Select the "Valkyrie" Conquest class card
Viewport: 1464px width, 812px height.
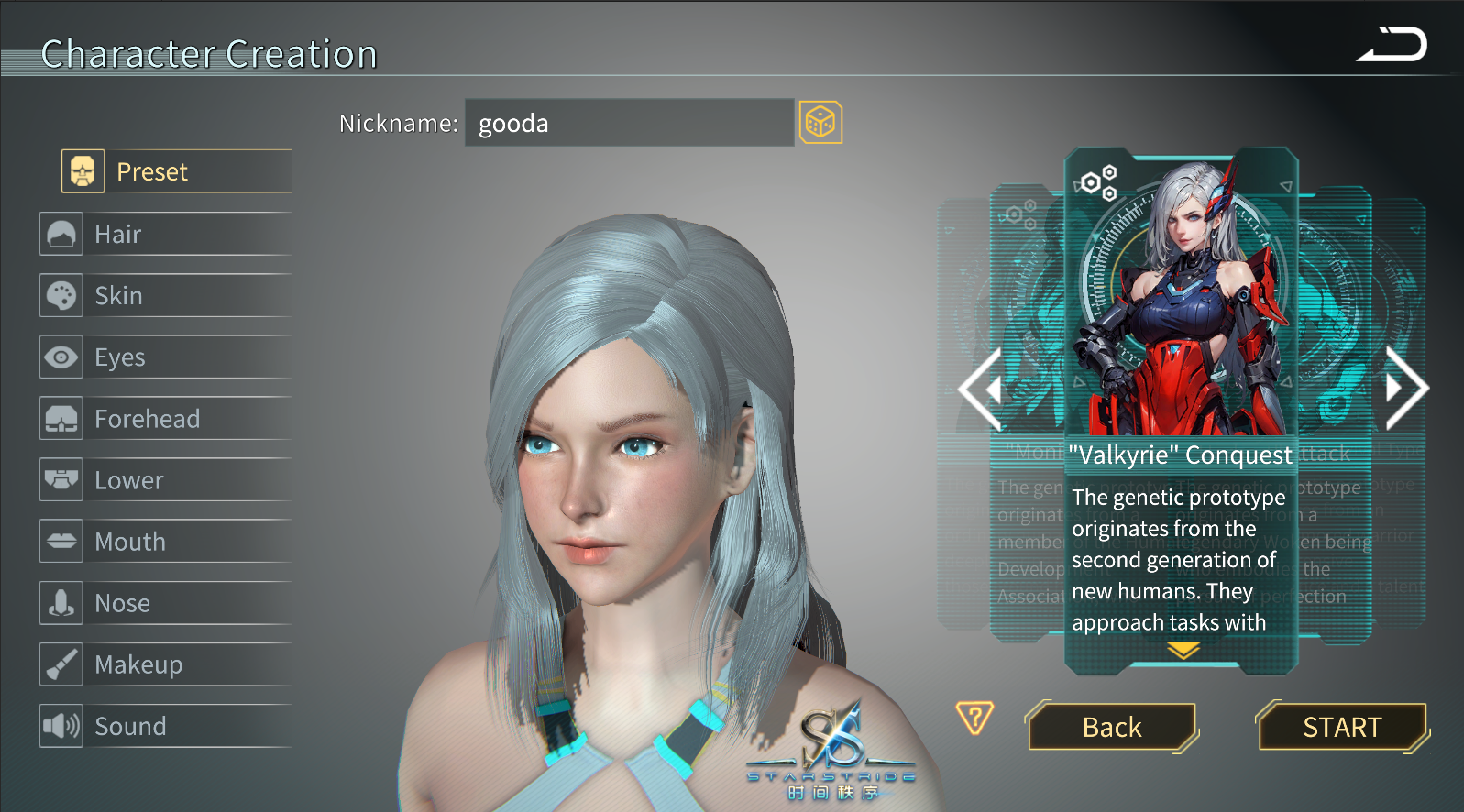pyautogui.click(x=1181, y=302)
